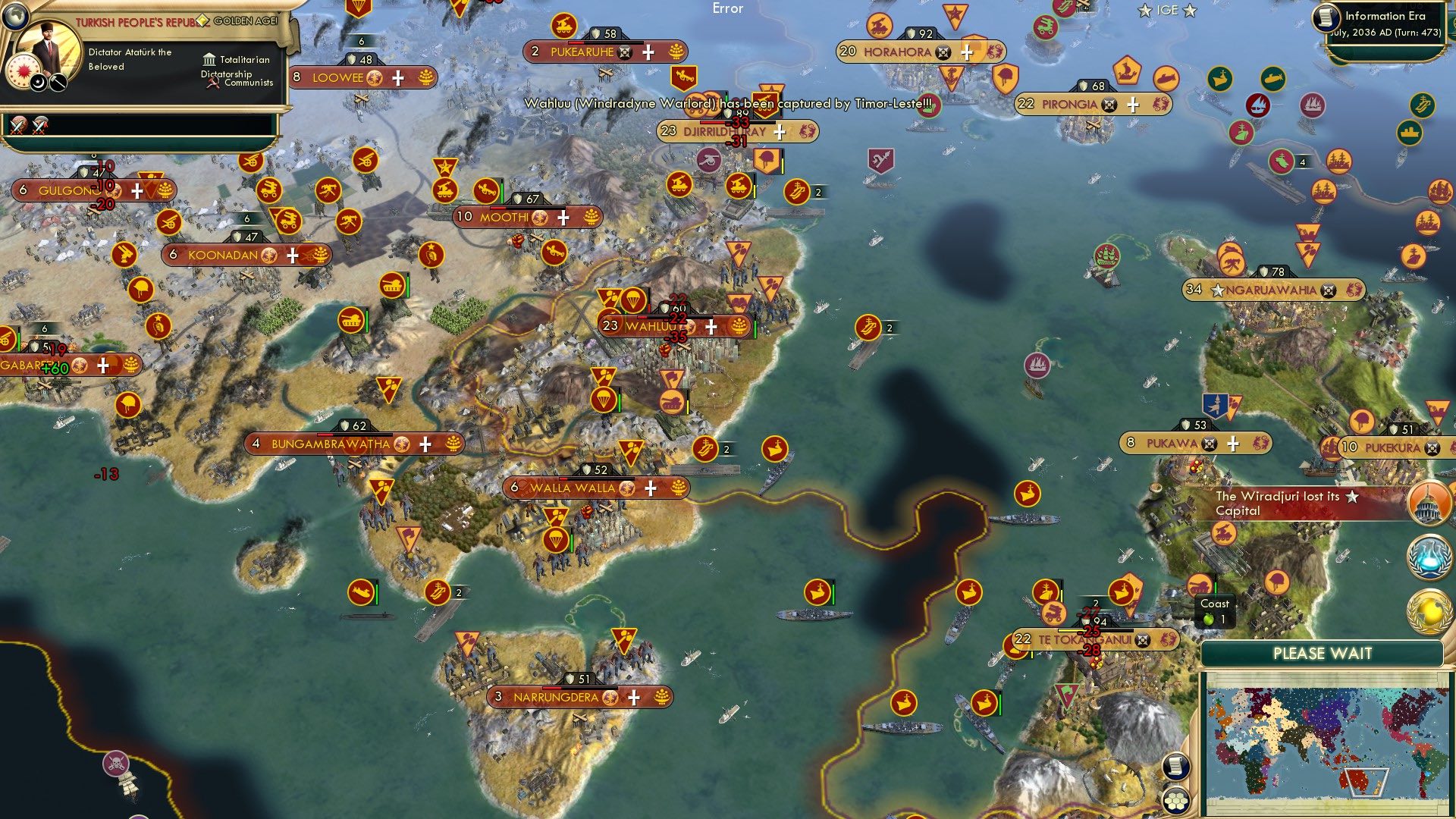Open the science flask victory icon
Viewport: 1456px width, 819px height.
click(1428, 556)
